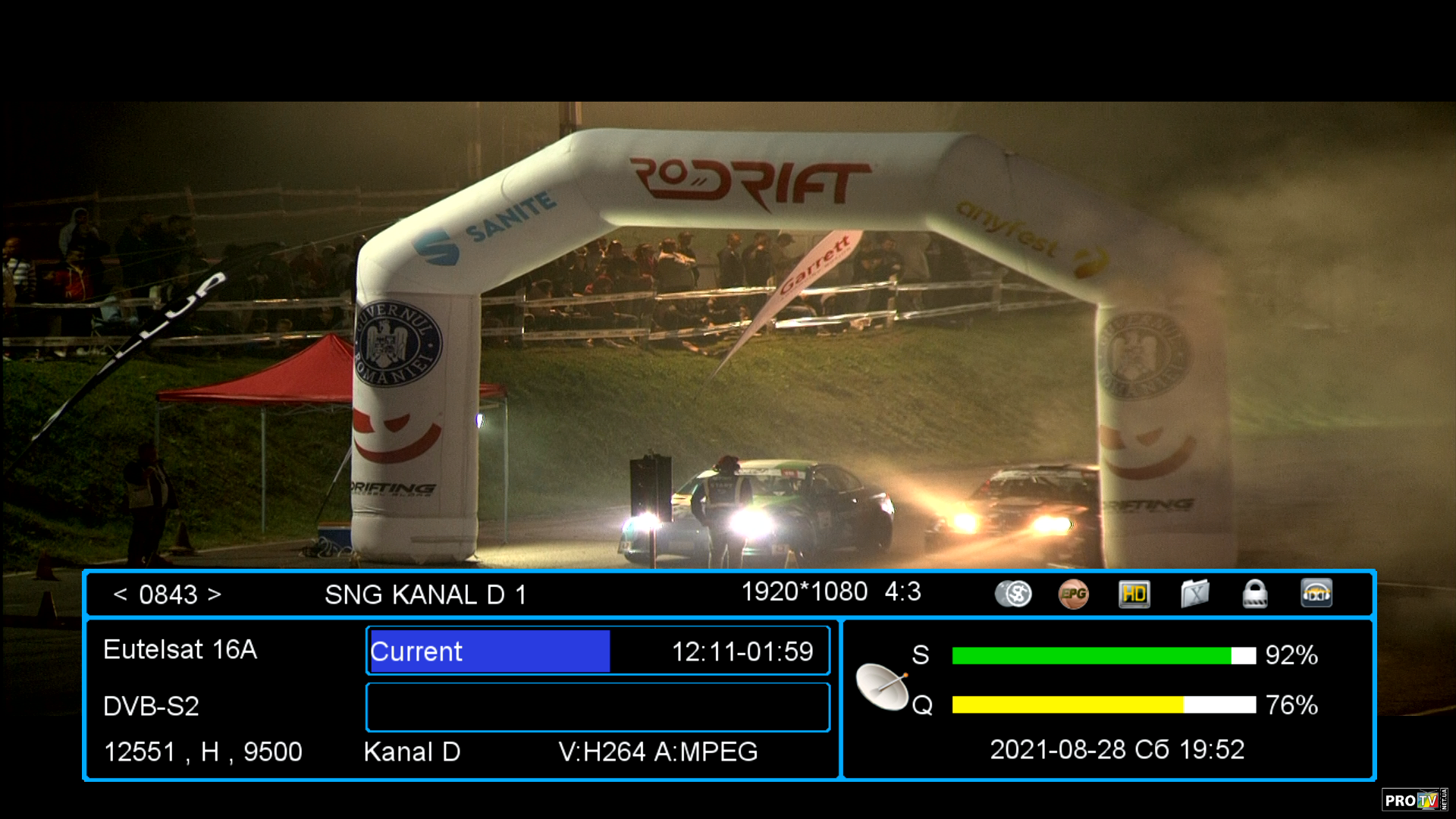Select the empty next-programme row
The width and height of the screenshot is (1456, 819).
pos(598,707)
